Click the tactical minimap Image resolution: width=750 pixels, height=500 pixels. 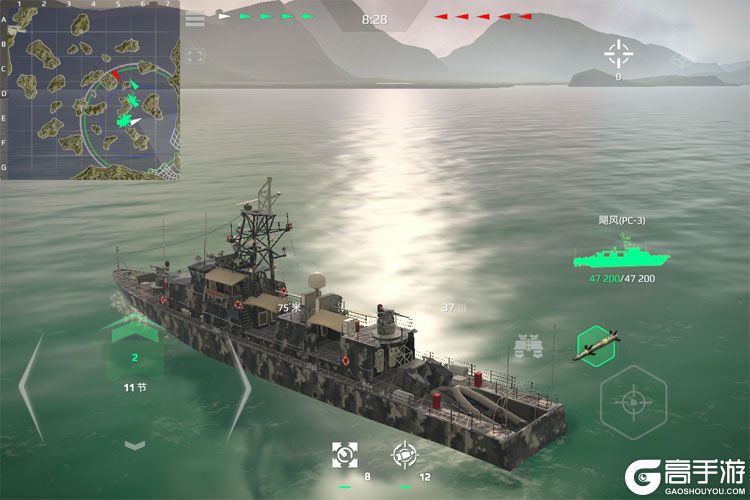[x=90, y=92]
